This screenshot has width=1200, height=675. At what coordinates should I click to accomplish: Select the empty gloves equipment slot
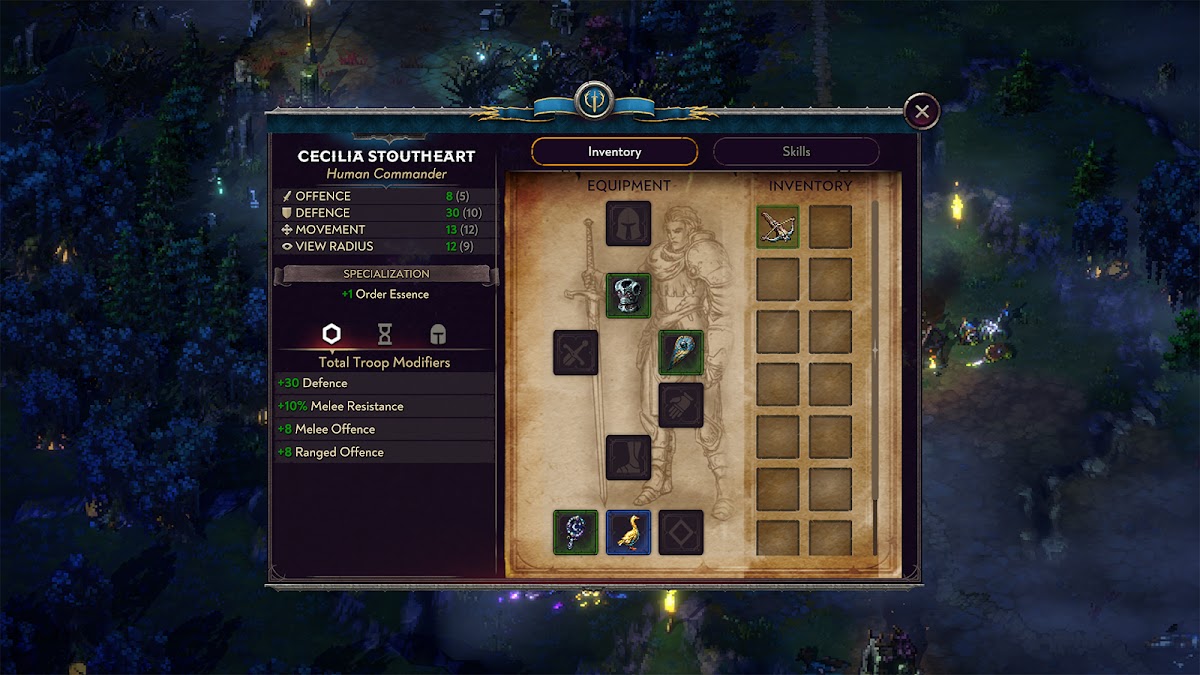pos(681,405)
